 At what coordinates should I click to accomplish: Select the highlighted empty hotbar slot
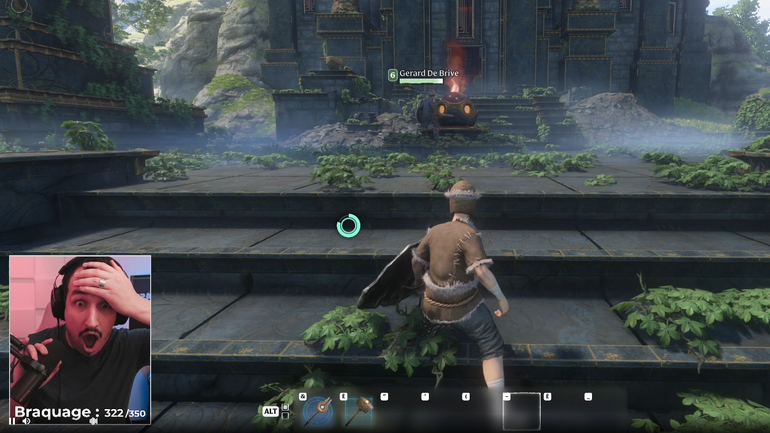pyautogui.click(x=521, y=411)
